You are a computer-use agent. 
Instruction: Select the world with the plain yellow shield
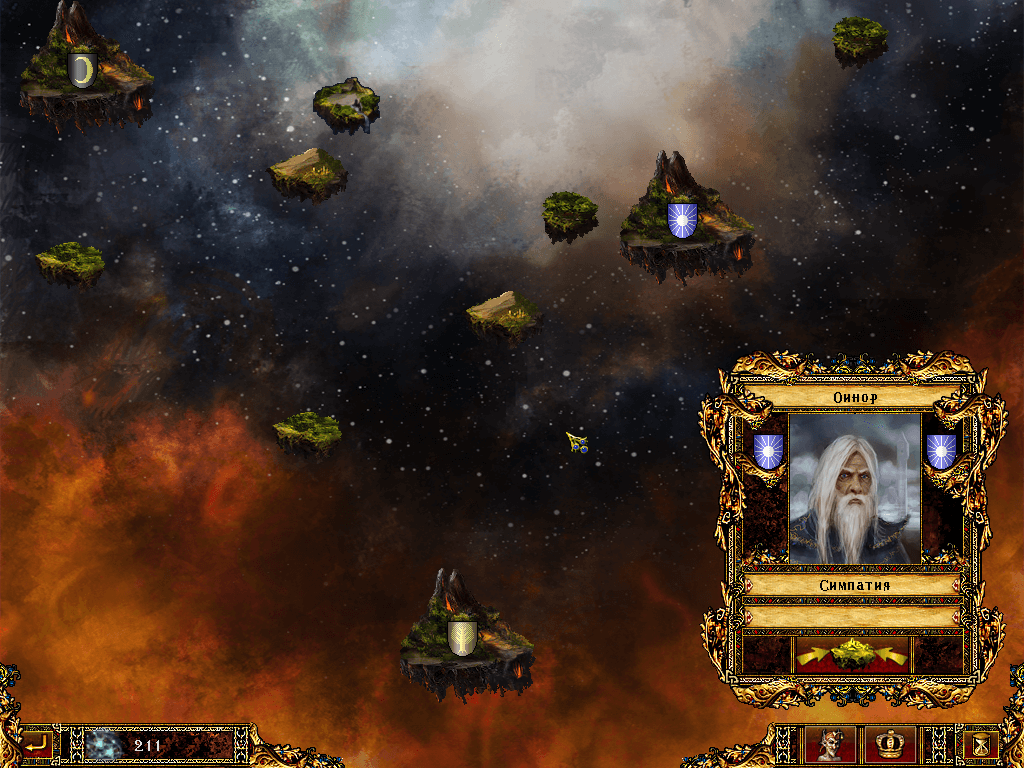(462, 637)
